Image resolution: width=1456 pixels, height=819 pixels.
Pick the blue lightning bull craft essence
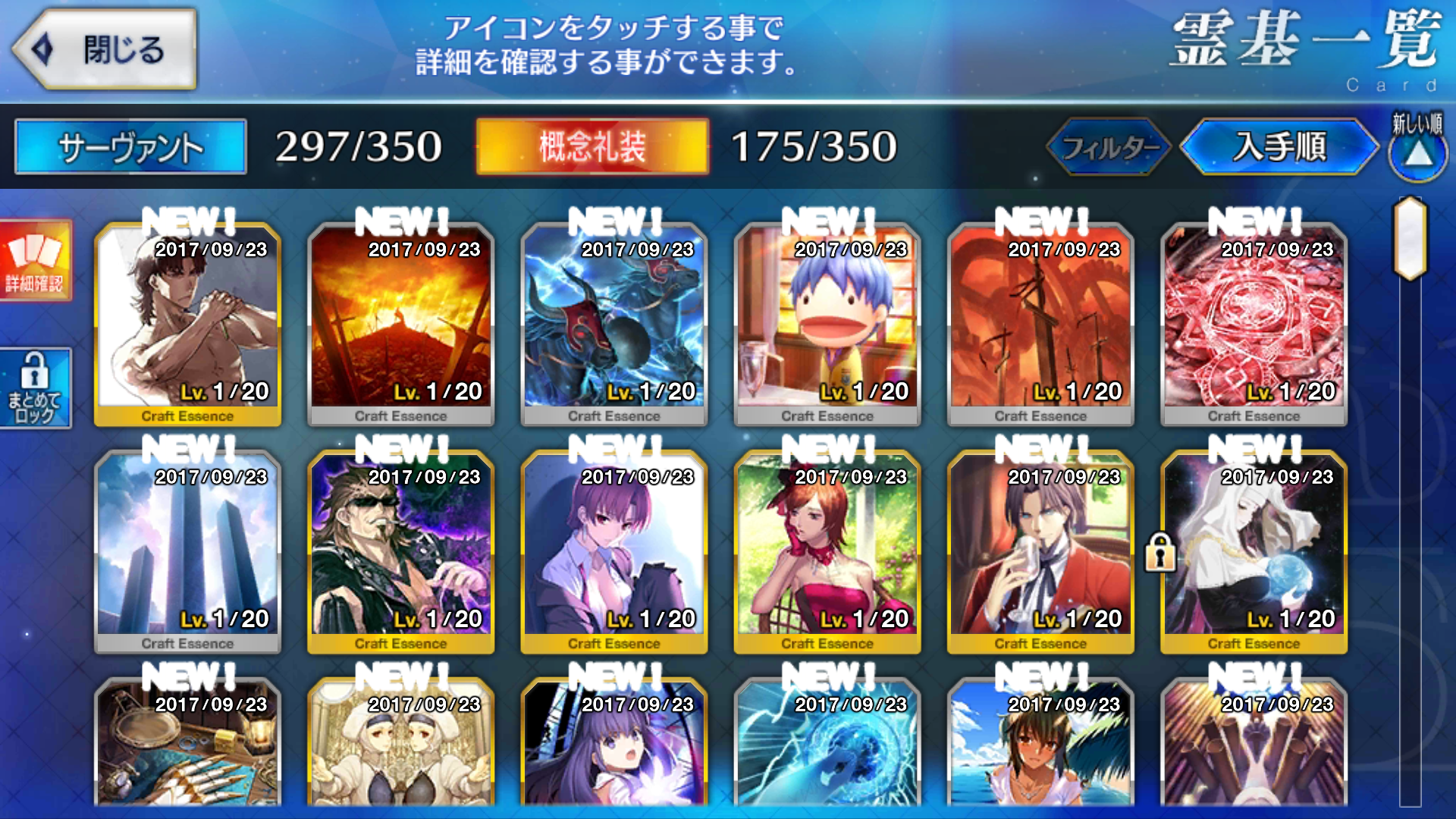pos(613,324)
